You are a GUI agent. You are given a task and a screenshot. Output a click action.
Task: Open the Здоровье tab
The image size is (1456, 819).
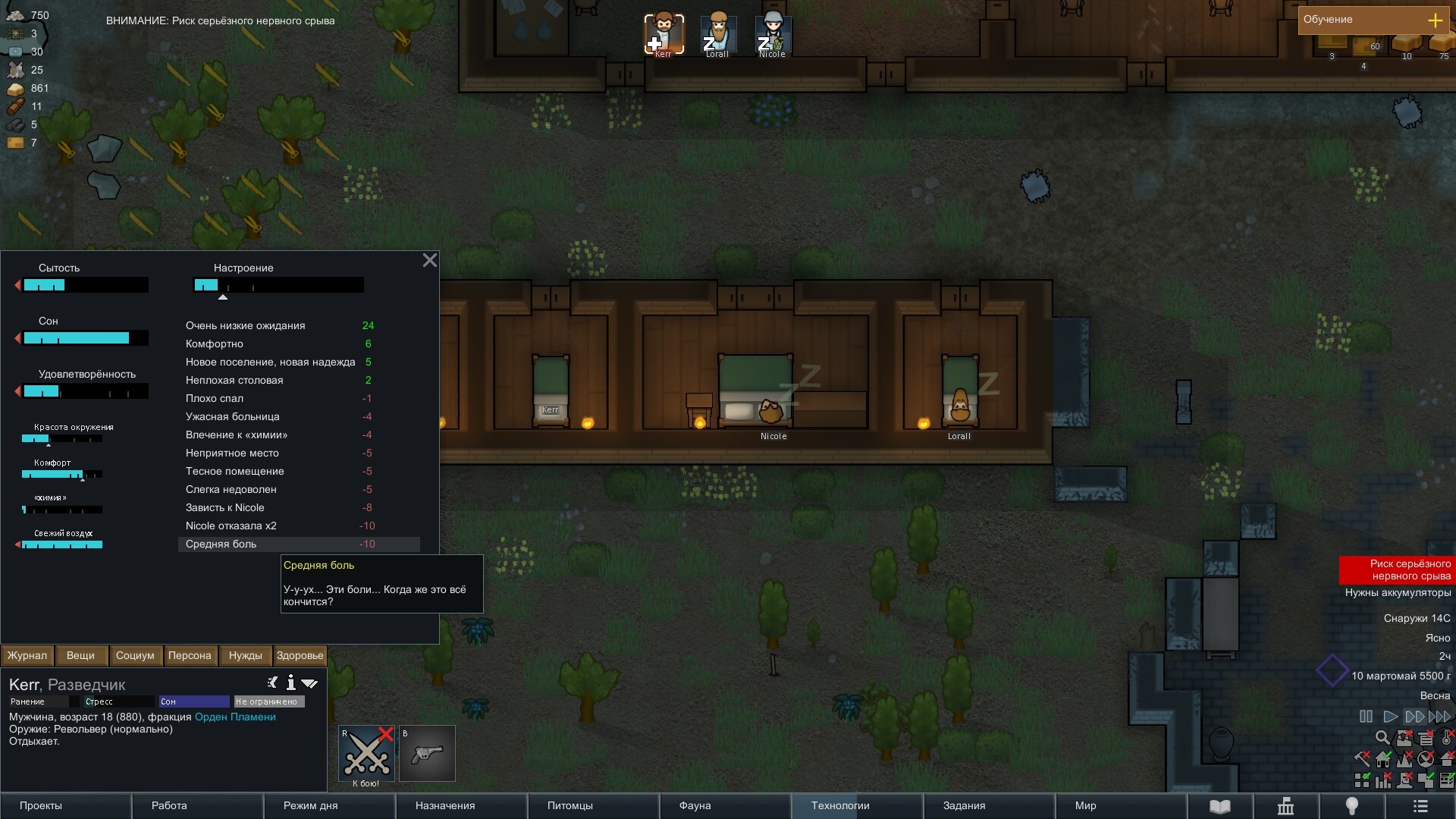pyautogui.click(x=300, y=656)
